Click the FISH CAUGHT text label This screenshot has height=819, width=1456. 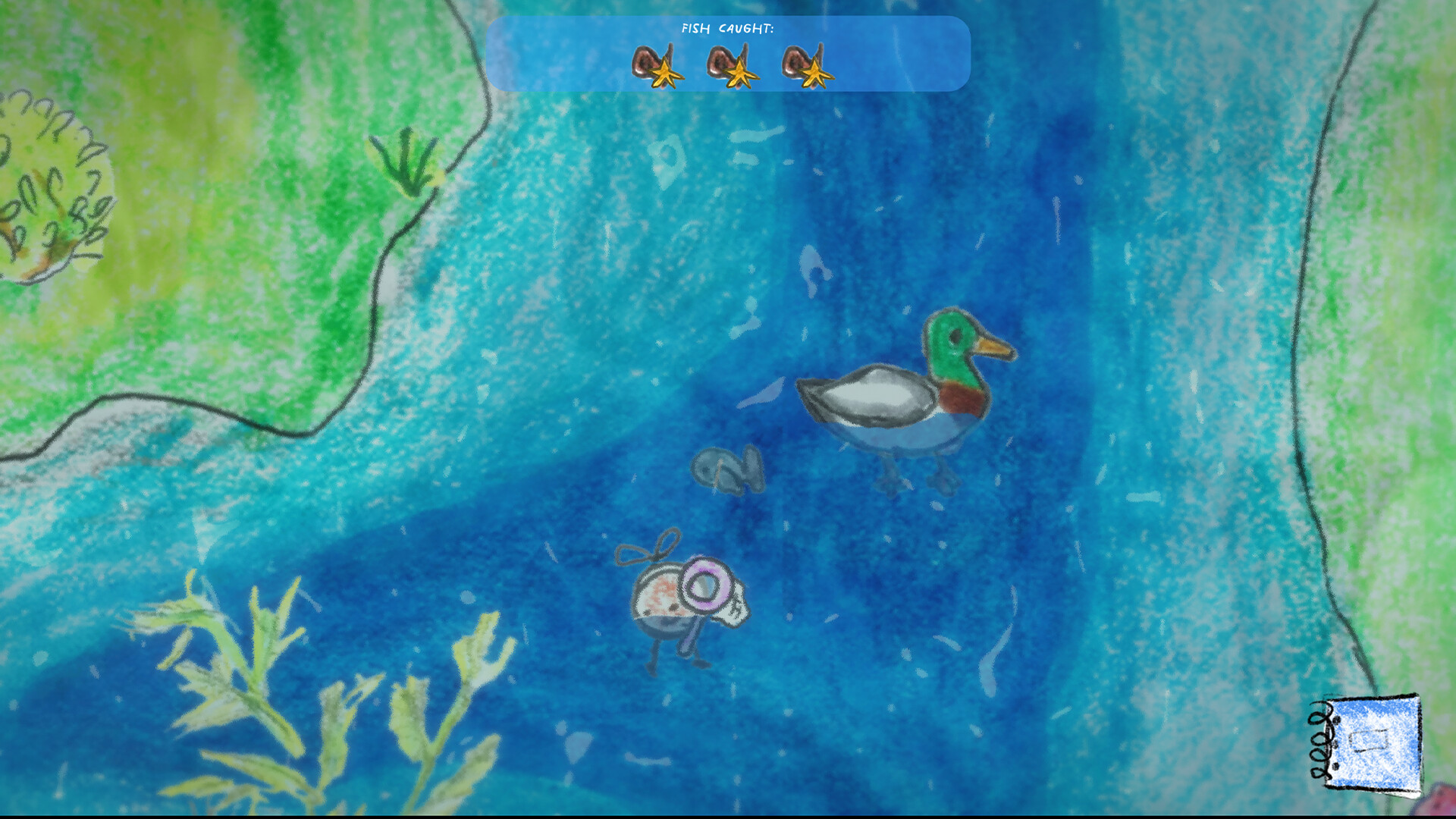pyautogui.click(x=726, y=27)
